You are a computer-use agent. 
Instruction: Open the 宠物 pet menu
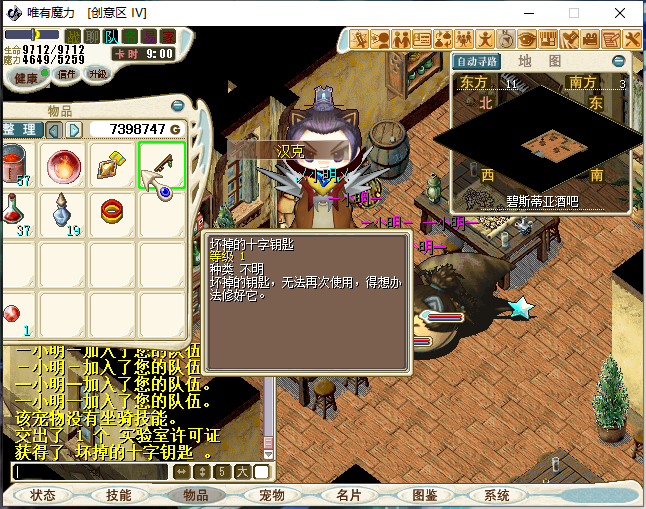click(x=272, y=495)
